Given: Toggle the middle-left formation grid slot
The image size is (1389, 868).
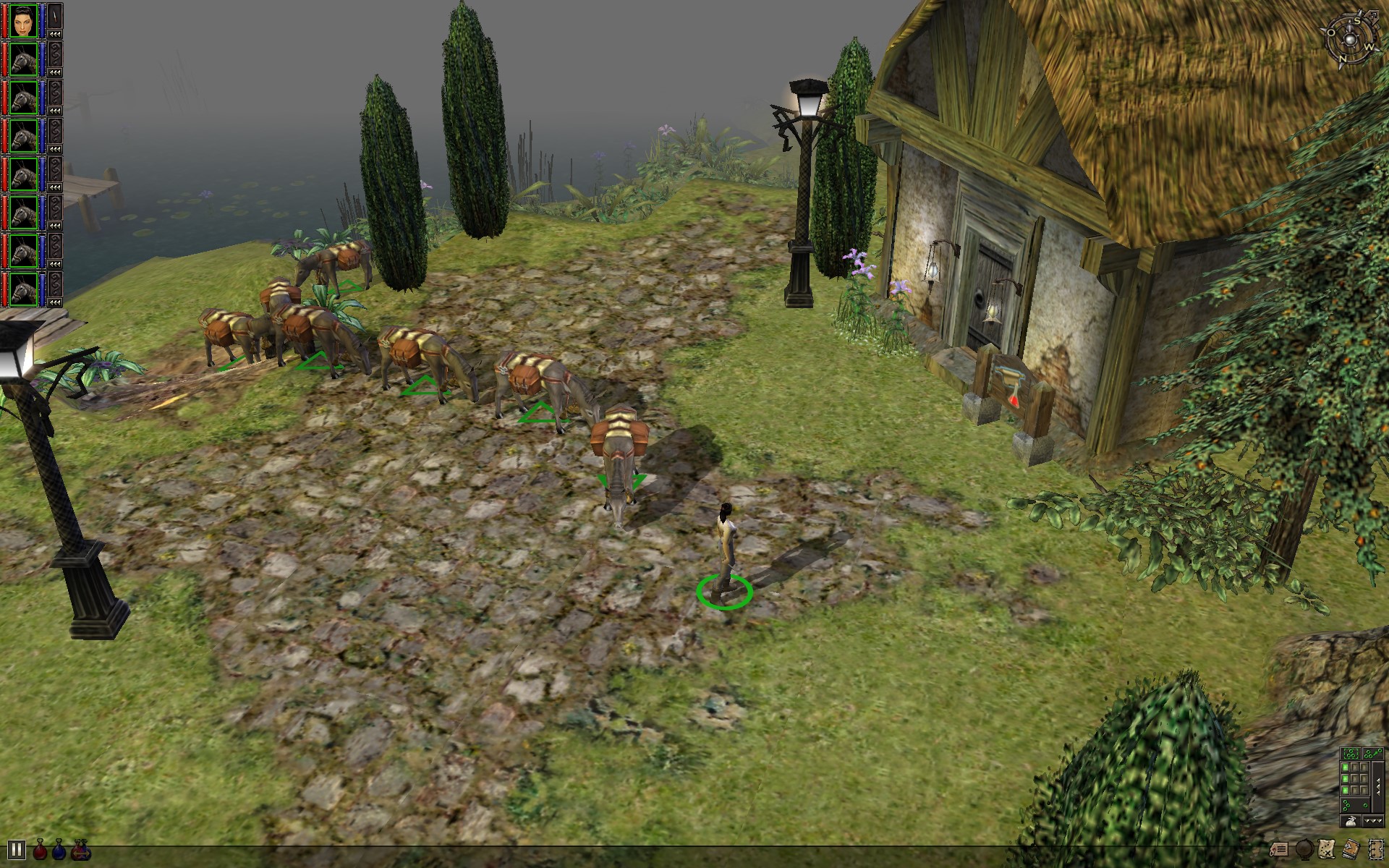Looking at the screenshot, I should click(x=1346, y=778).
